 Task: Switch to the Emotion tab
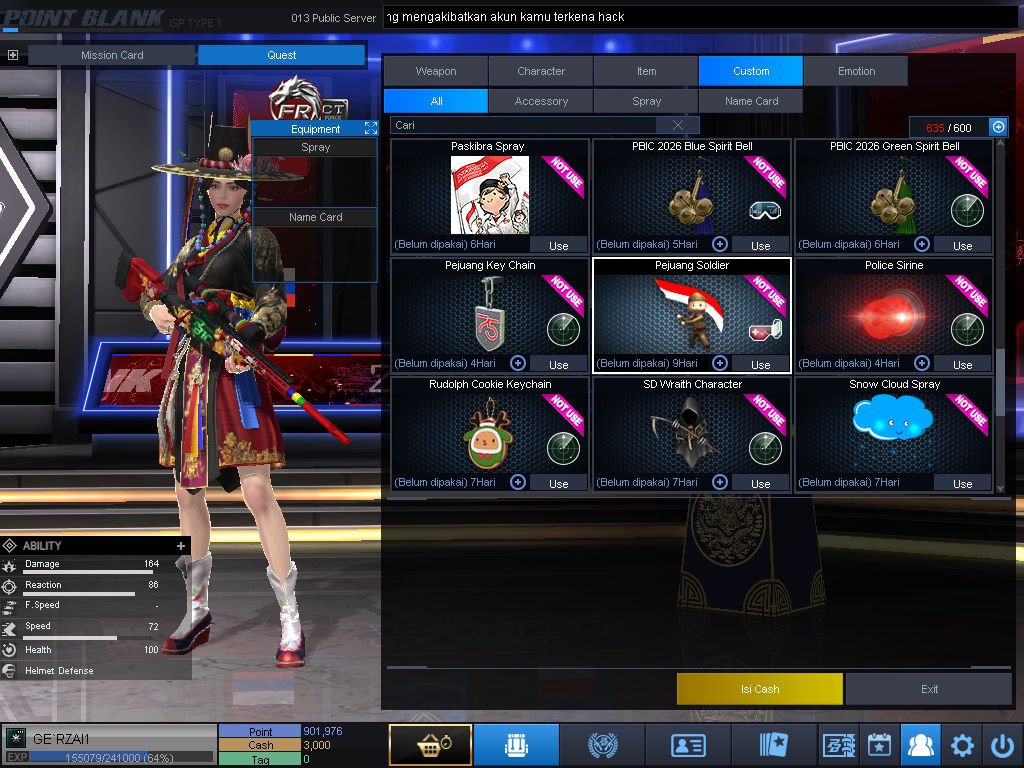click(856, 71)
